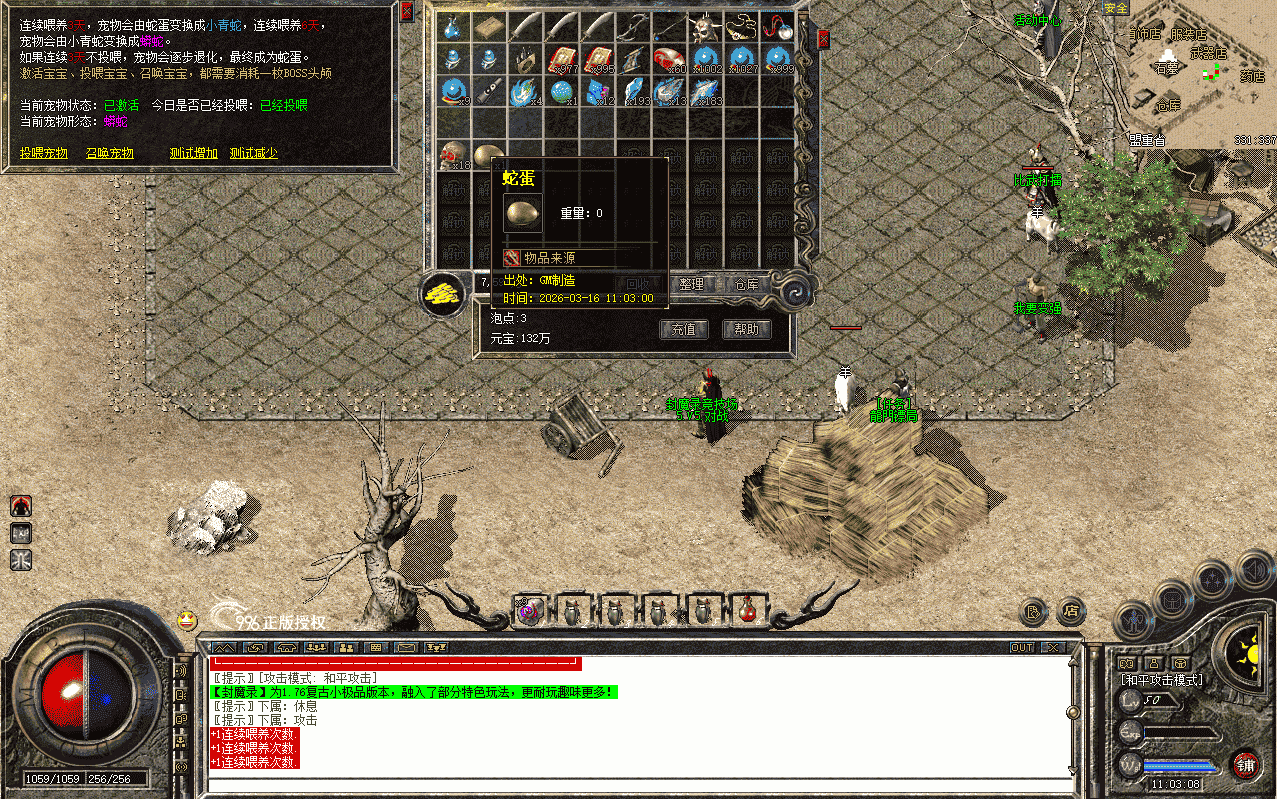This screenshot has width=1277, height=799.
Task: Select the 召唤宠物 summon pet link
Action: 109,153
